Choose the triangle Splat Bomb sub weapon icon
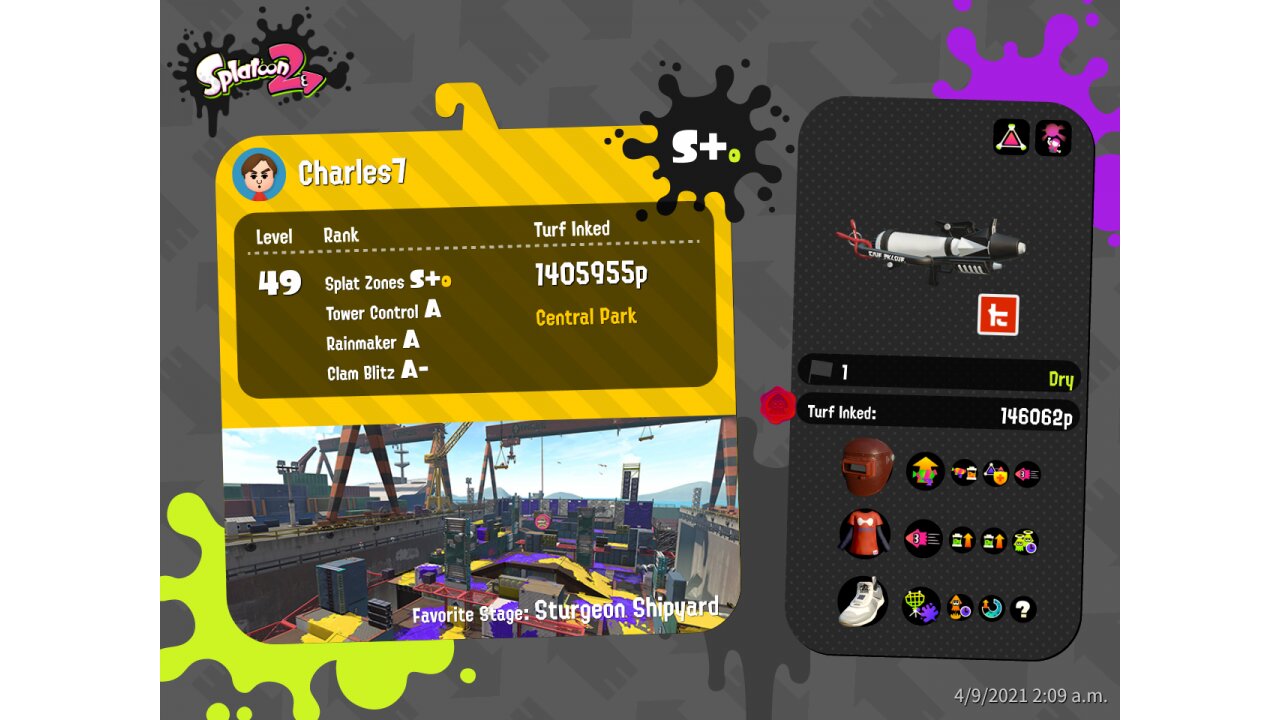The height and width of the screenshot is (720, 1280). [1011, 137]
